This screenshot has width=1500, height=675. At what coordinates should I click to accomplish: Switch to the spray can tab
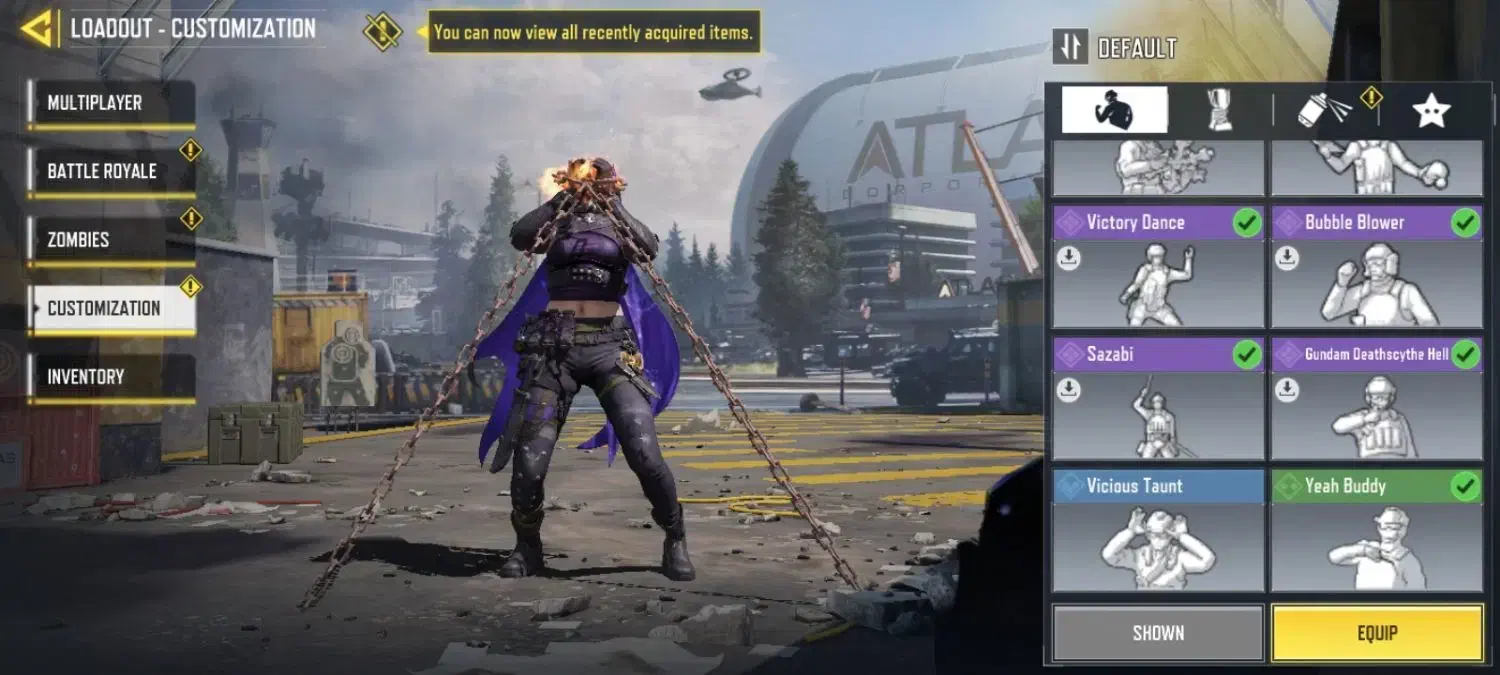pos(1324,109)
